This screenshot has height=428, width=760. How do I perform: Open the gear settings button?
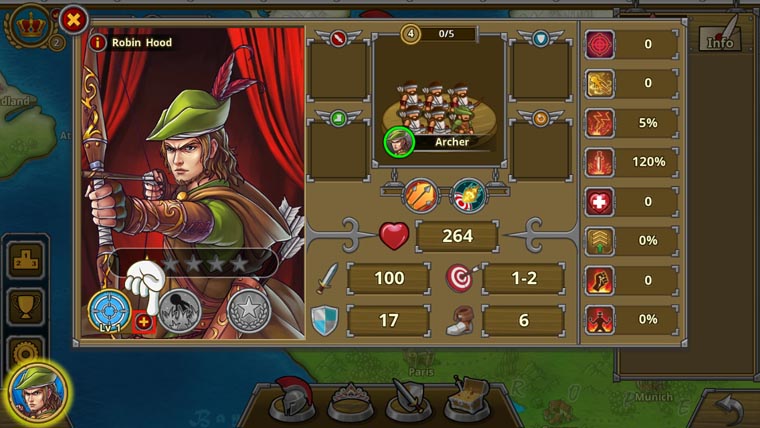(x=25, y=350)
